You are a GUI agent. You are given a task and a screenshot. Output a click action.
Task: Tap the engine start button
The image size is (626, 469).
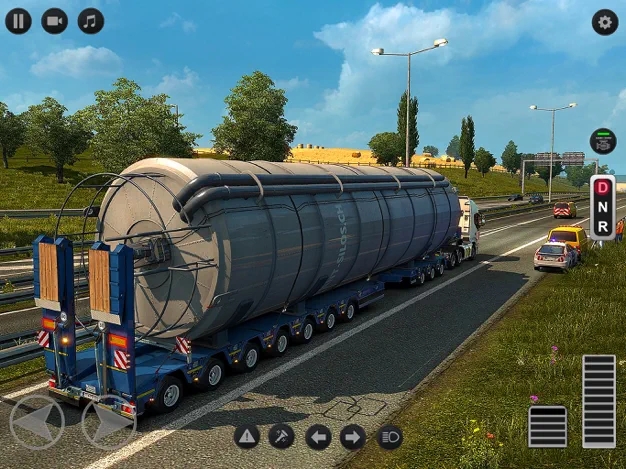click(x=602, y=141)
